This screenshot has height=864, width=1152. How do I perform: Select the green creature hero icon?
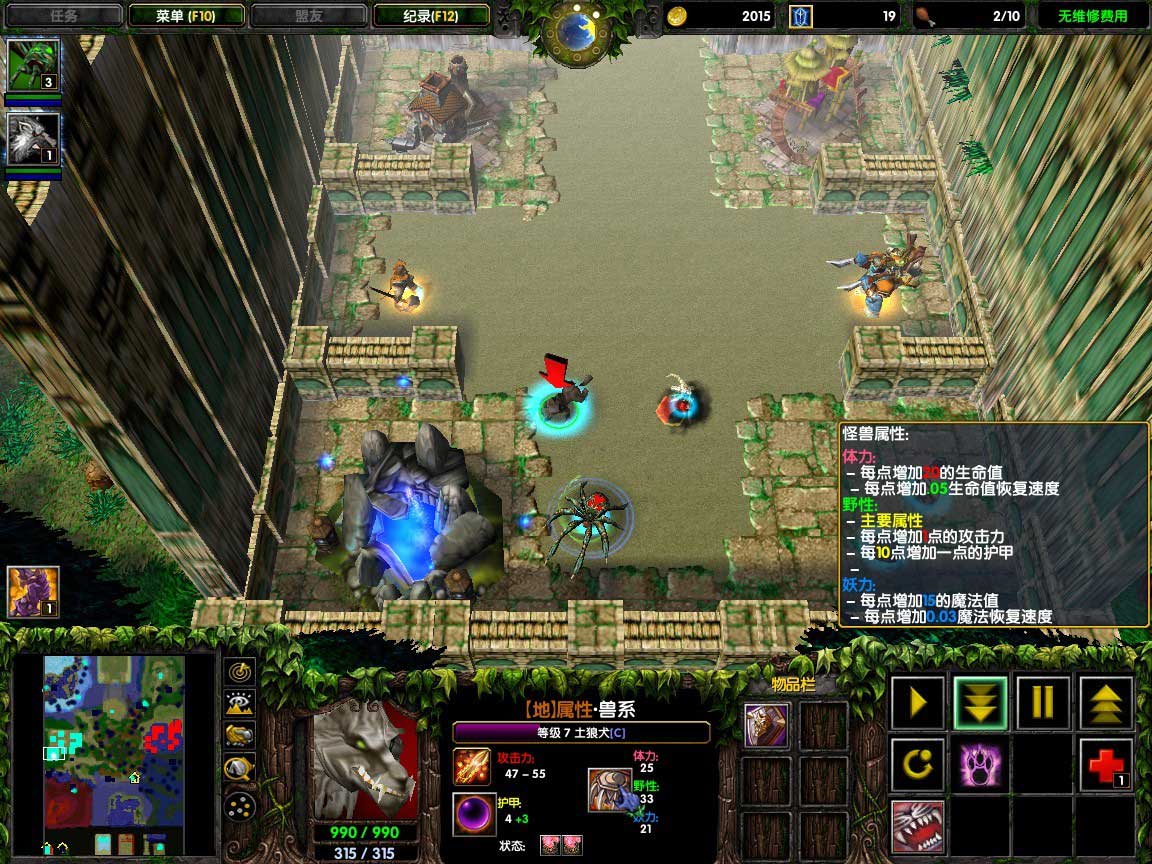[33, 65]
